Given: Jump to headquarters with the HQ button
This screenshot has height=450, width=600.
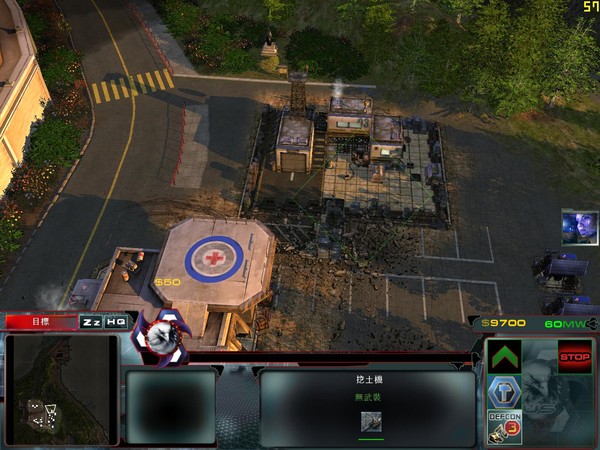Looking at the screenshot, I should [x=116, y=322].
